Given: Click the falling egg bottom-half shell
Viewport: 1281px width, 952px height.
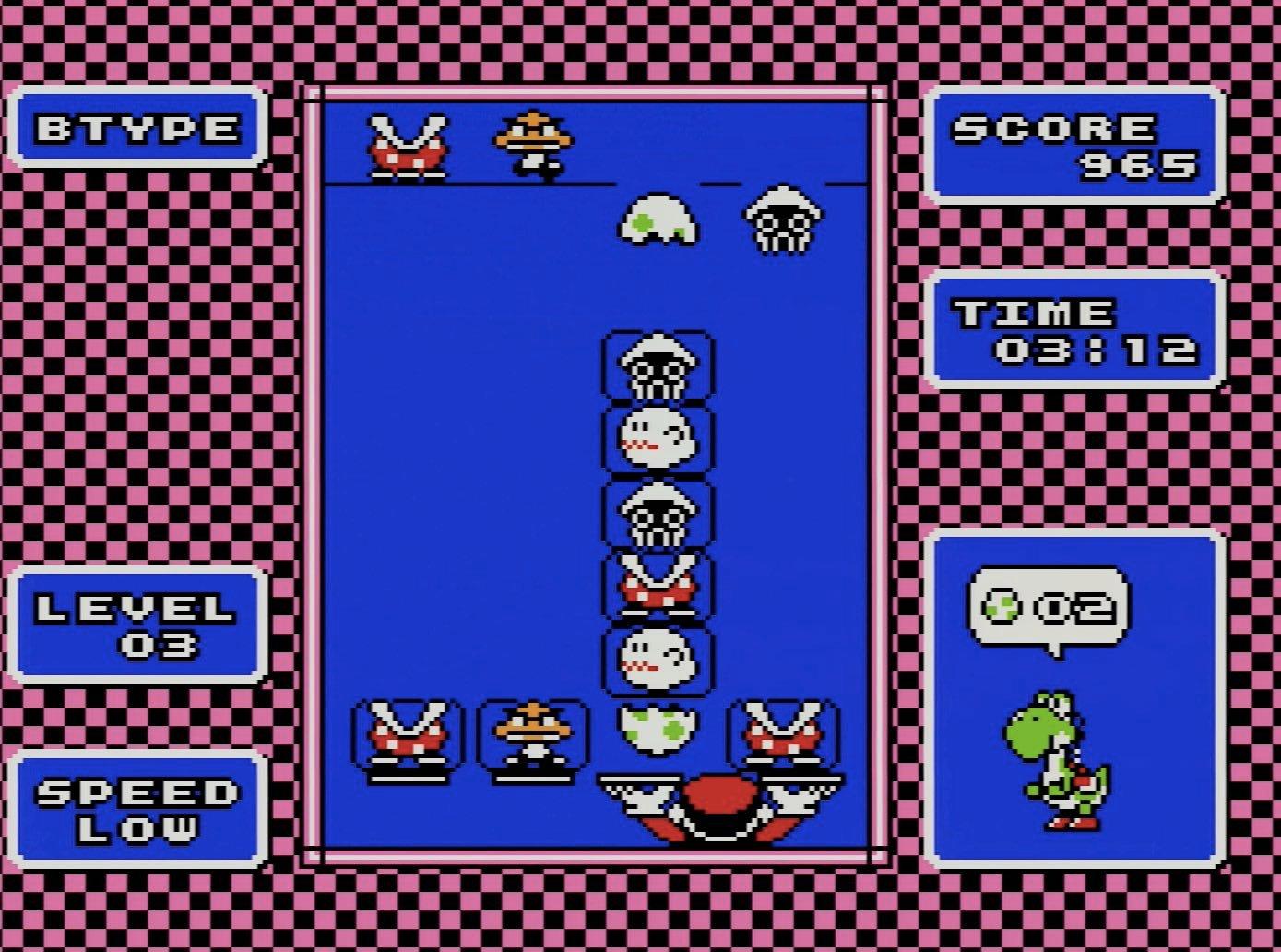Looking at the screenshot, I should (x=659, y=221).
